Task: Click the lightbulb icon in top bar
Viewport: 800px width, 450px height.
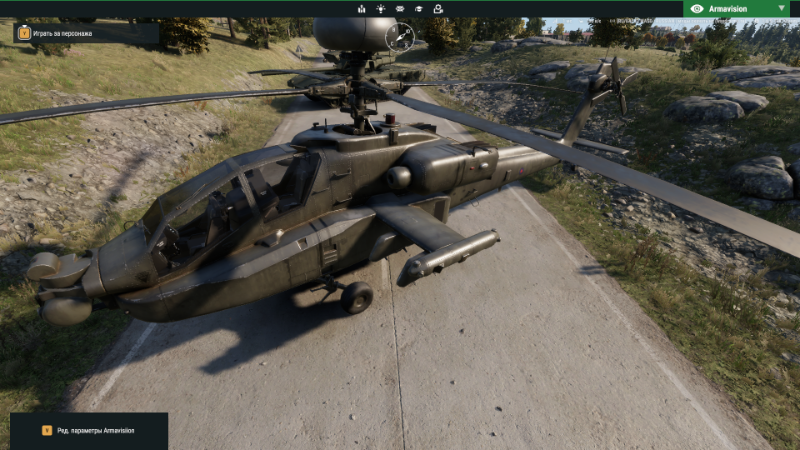Action: pos(381,8)
